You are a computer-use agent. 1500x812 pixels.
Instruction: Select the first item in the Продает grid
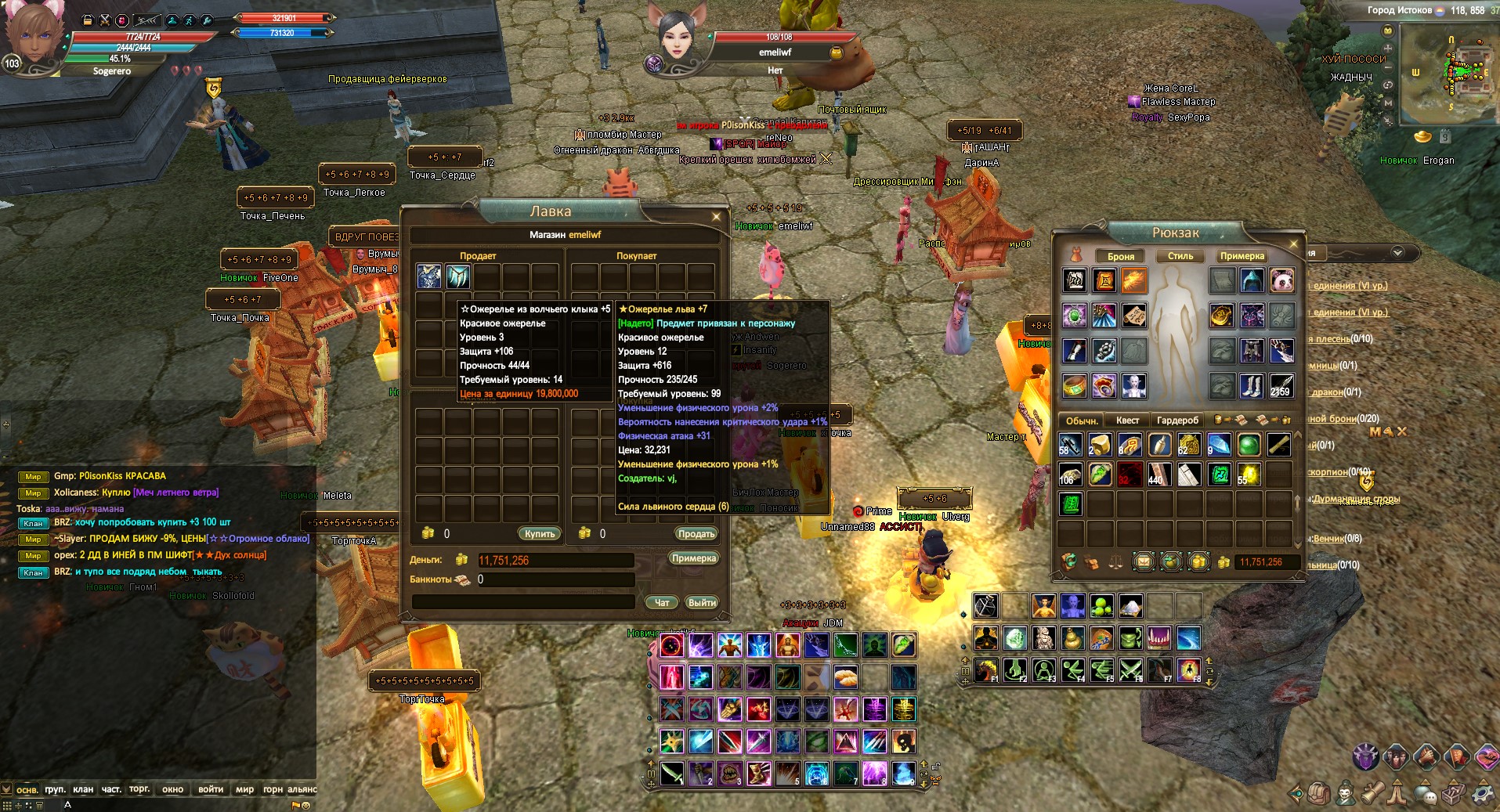(x=428, y=276)
